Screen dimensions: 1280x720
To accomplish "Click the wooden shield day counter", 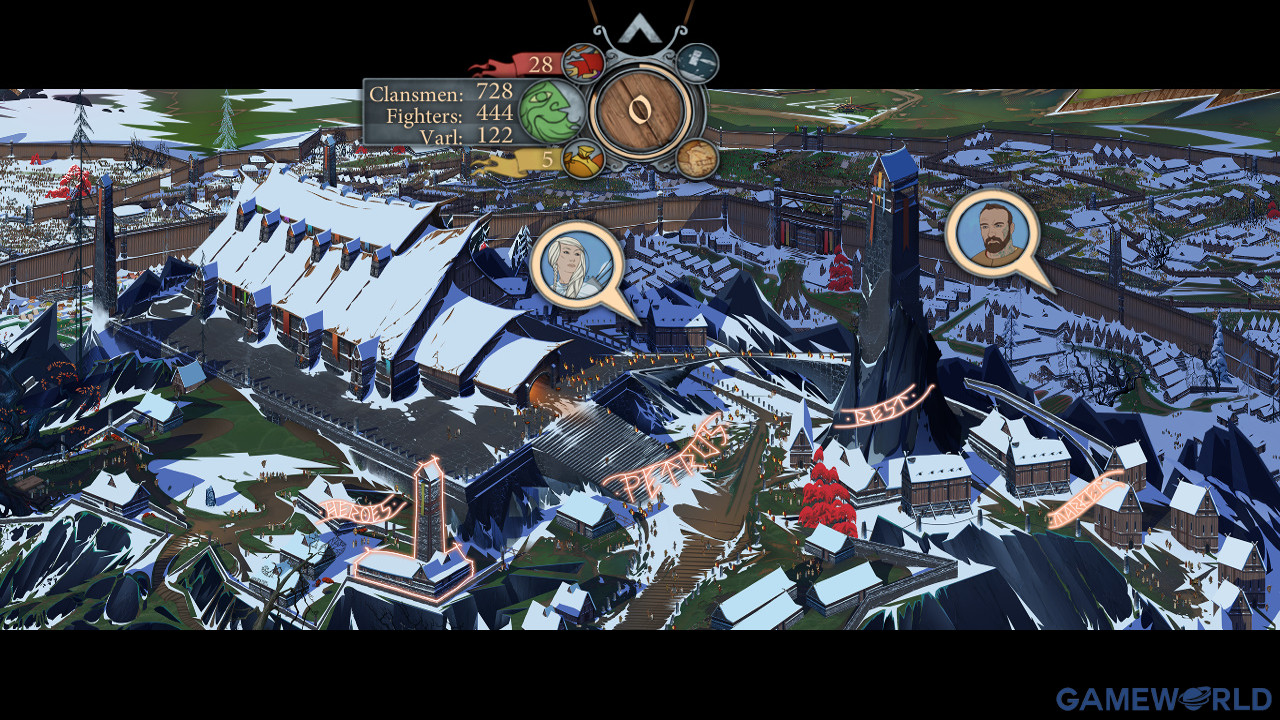I will (641, 110).
